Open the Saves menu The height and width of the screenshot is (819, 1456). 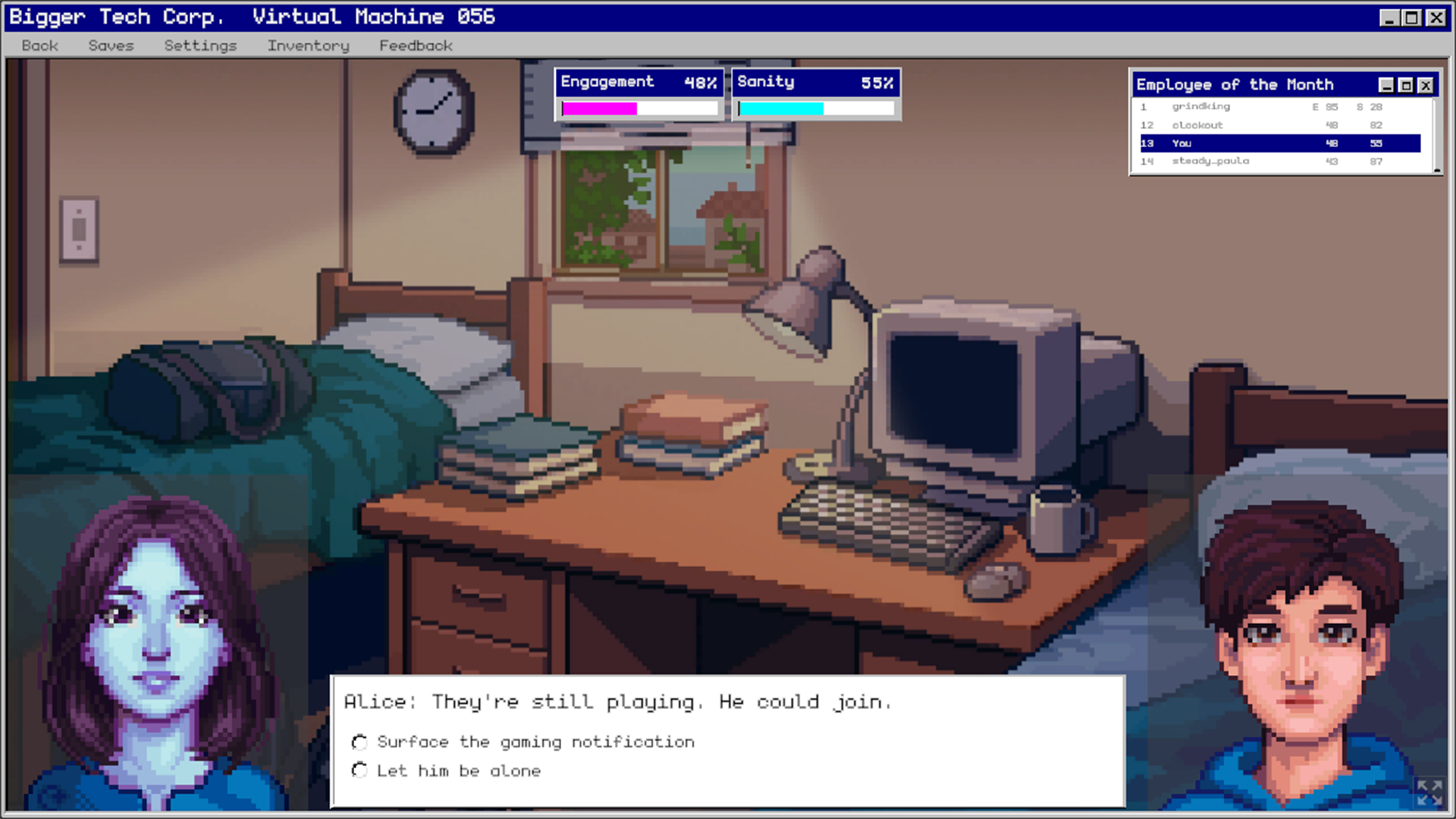[111, 45]
